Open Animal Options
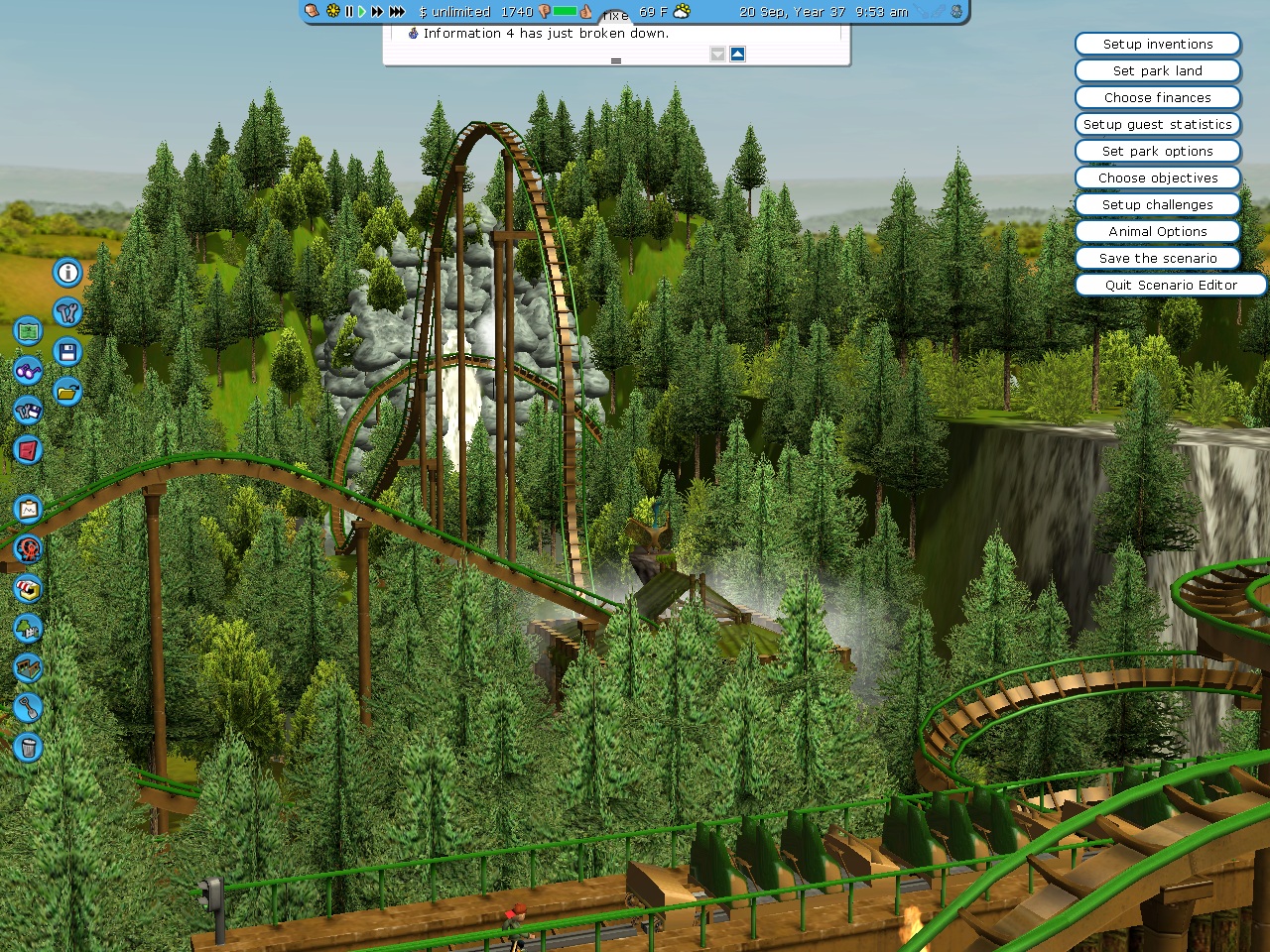The image size is (1270, 952). [x=1157, y=232]
